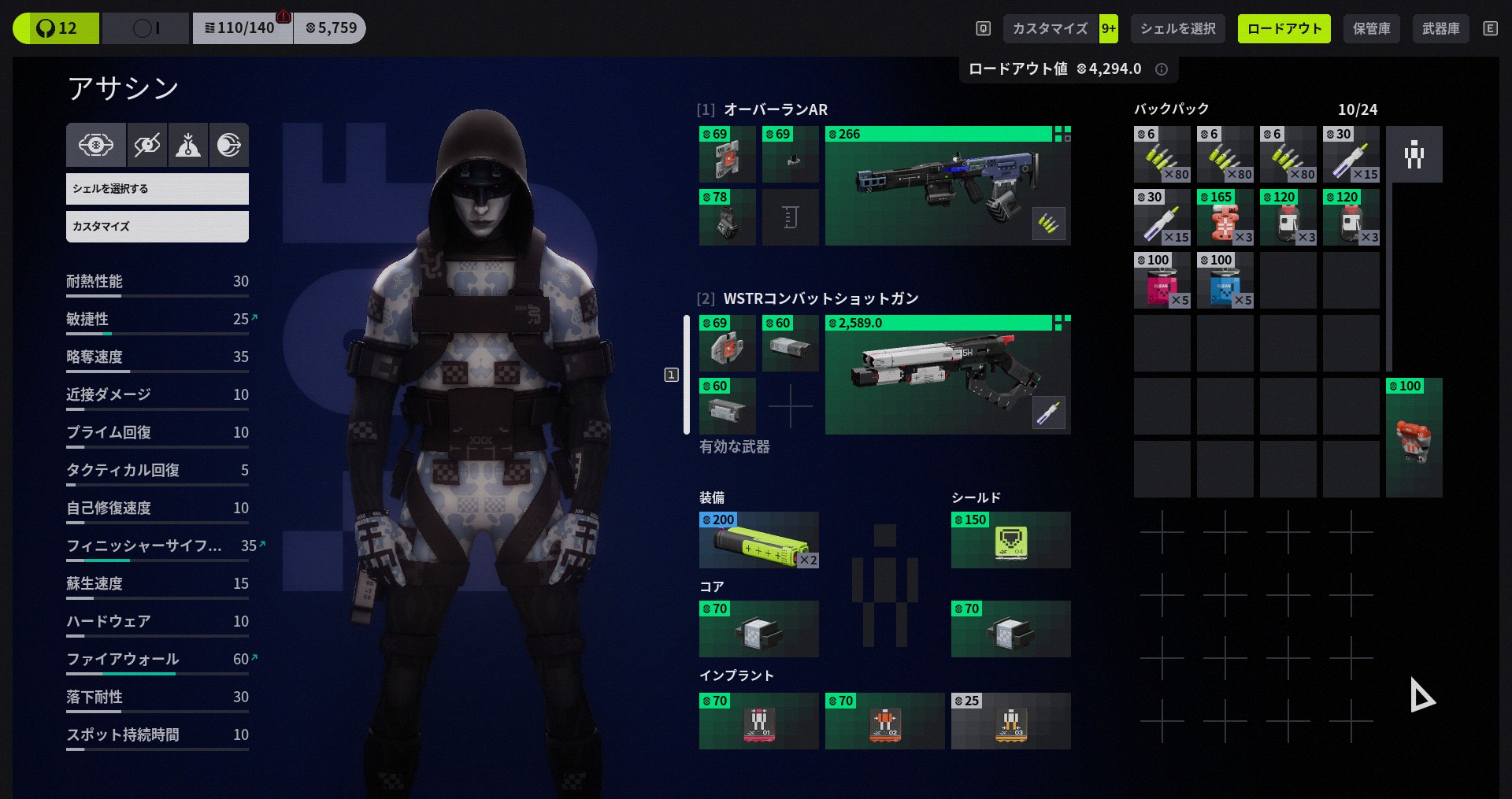Go to the 武器庫 tab

click(1440, 29)
